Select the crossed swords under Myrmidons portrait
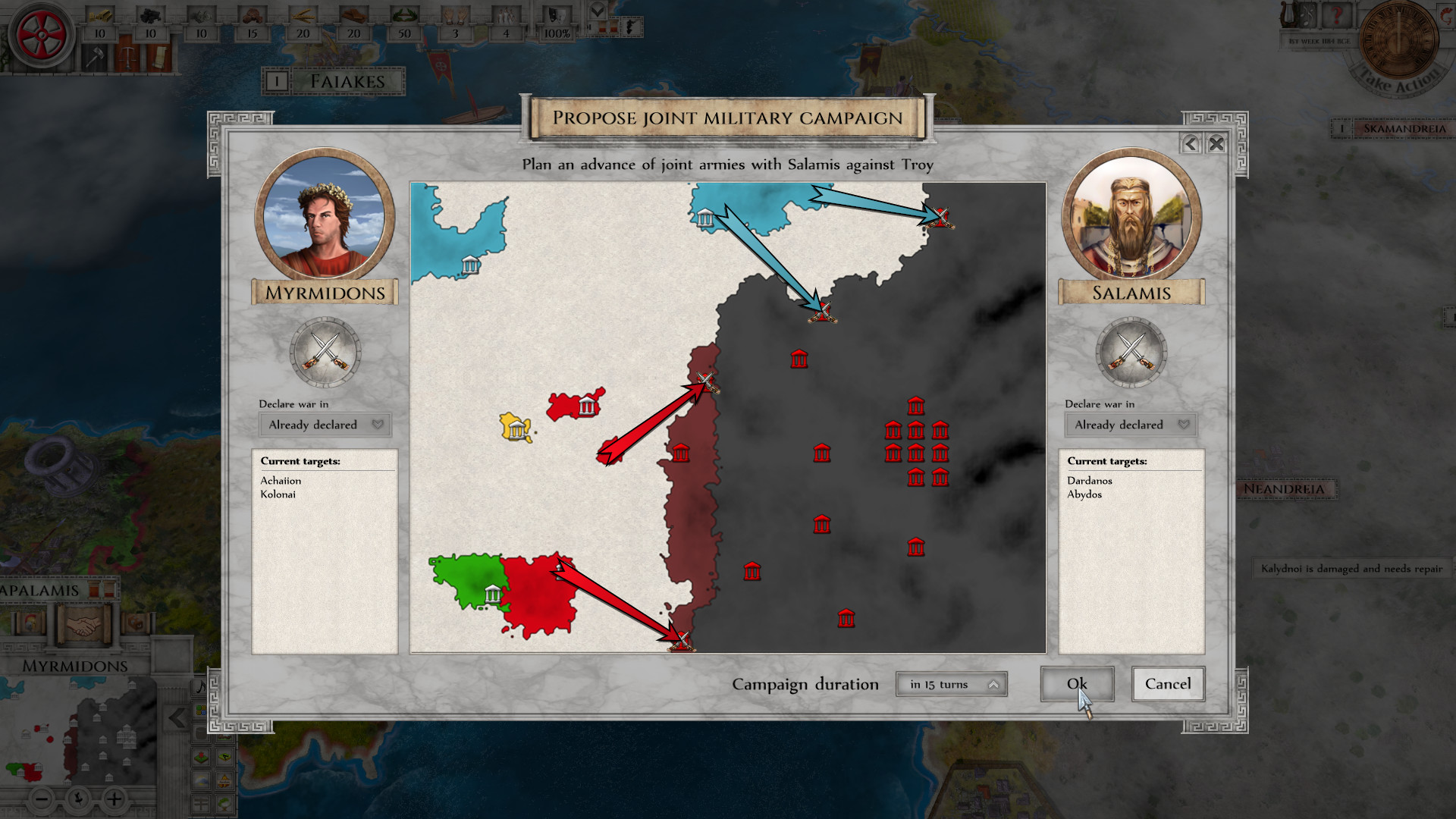 pos(325,353)
